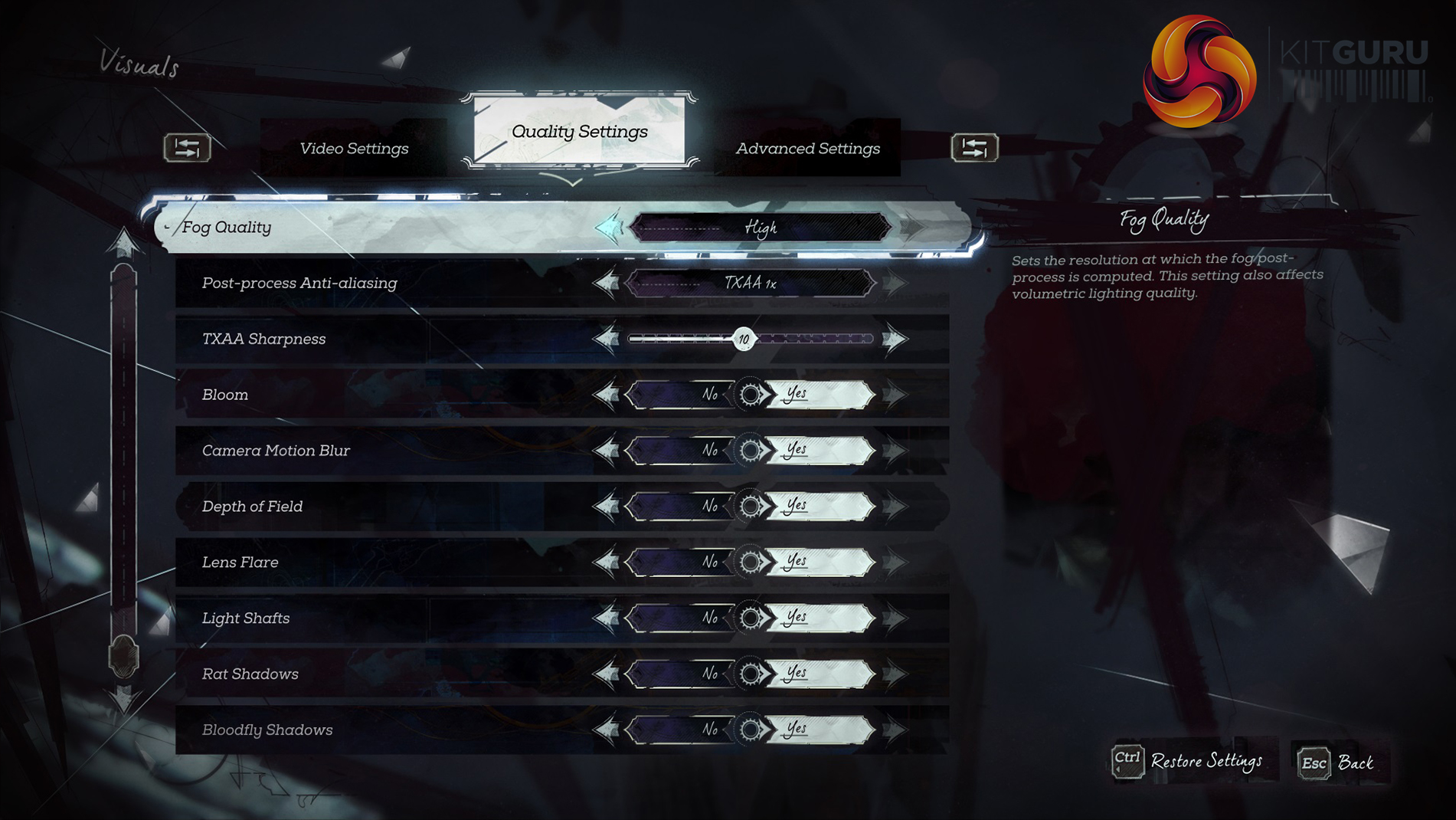This screenshot has width=1456, height=820.
Task: Select the Quality Settings tab
Action: [579, 131]
